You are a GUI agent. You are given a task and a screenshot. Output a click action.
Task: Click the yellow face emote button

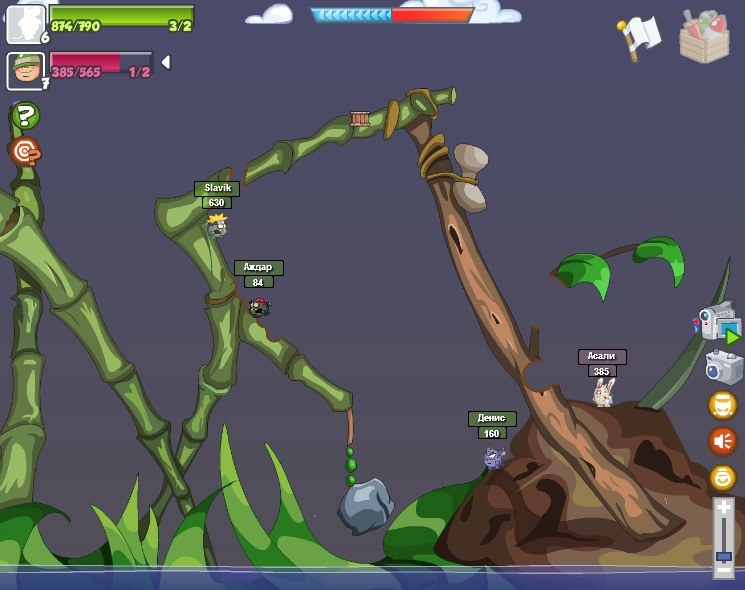722,405
